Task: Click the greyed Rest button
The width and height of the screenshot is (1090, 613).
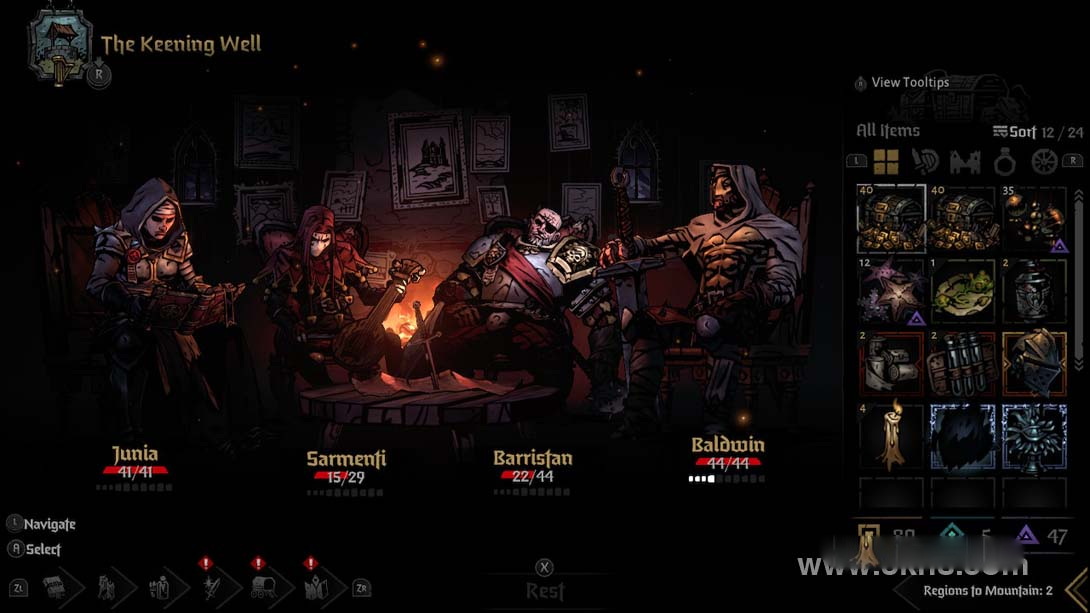Action: [545, 590]
